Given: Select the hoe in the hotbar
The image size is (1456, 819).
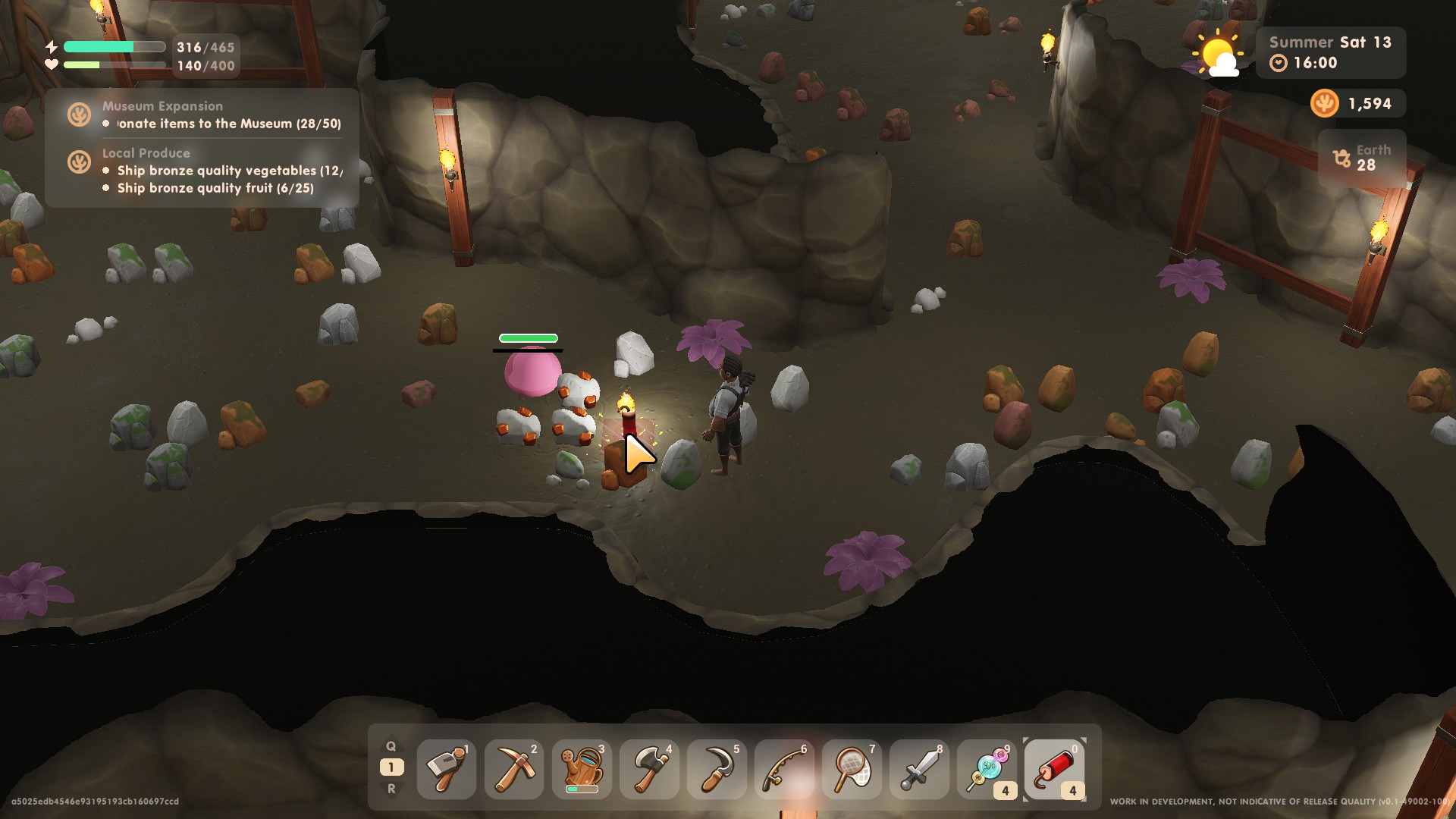Looking at the screenshot, I should pos(447,769).
